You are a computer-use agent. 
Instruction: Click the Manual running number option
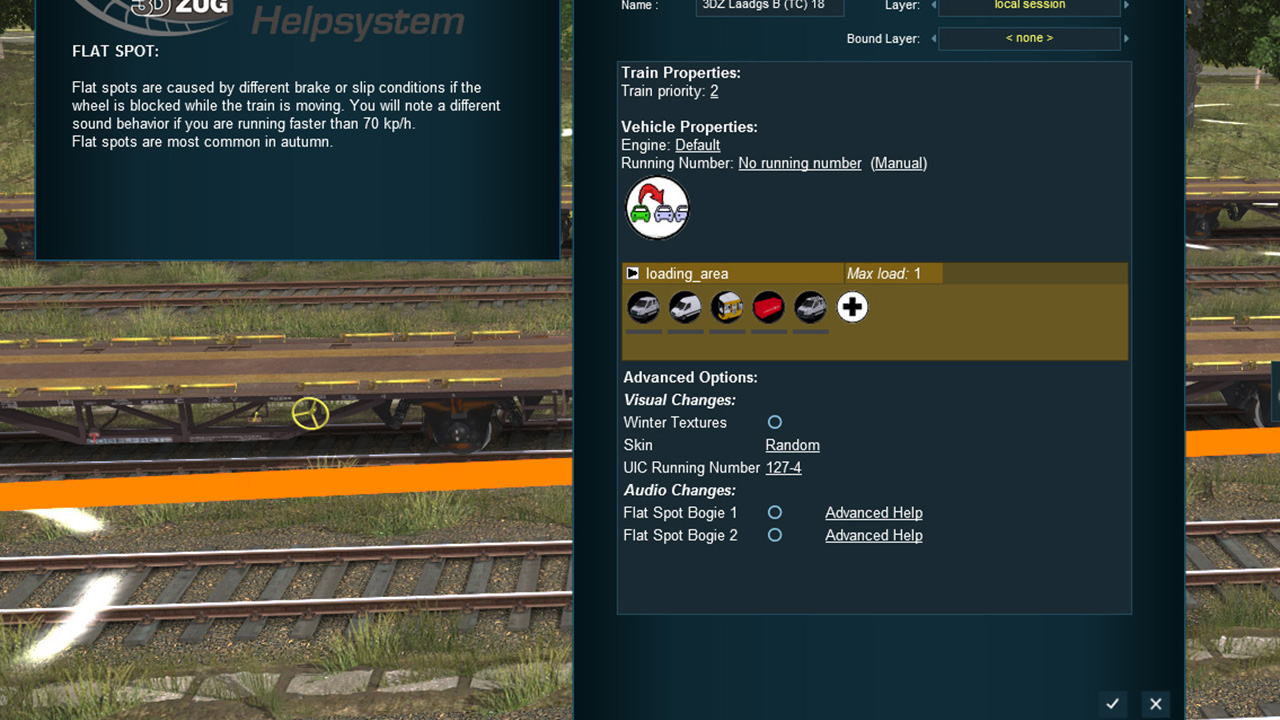click(x=898, y=163)
